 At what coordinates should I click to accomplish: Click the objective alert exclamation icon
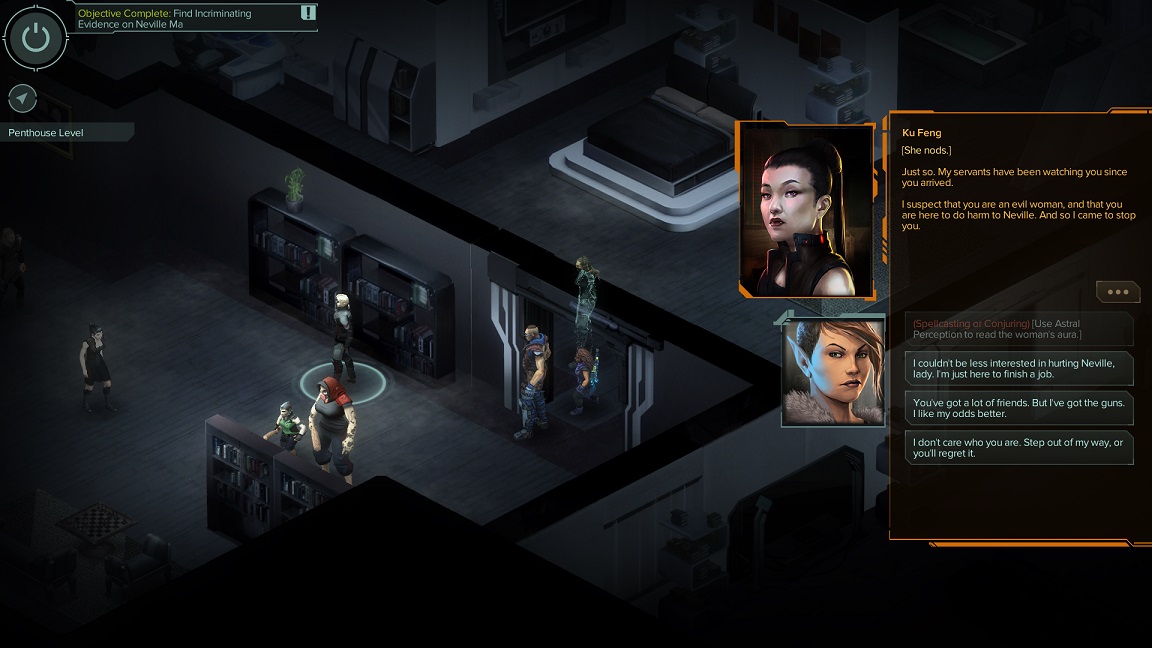[308, 13]
